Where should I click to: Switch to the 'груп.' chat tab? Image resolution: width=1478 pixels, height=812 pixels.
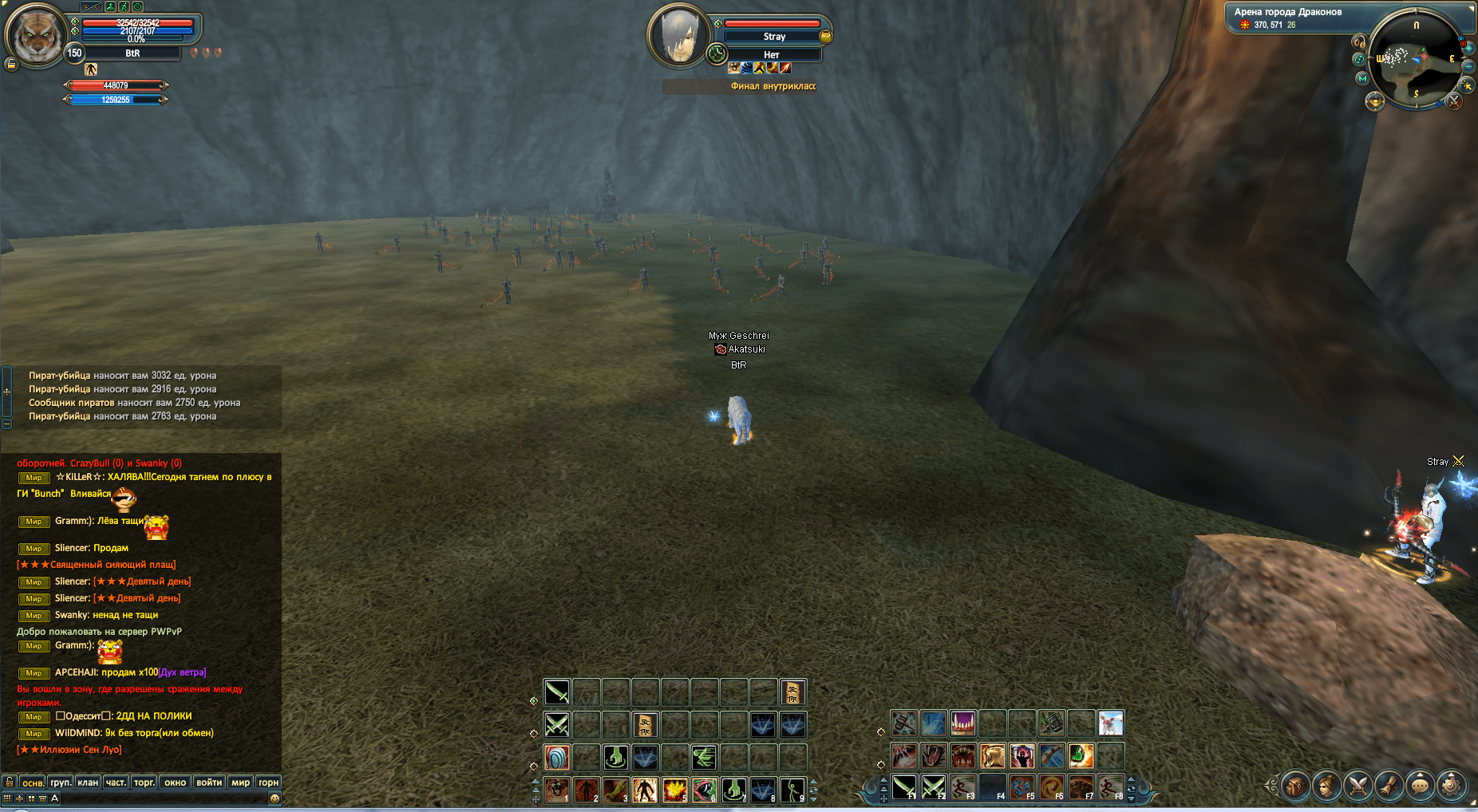(x=61, y=782)
